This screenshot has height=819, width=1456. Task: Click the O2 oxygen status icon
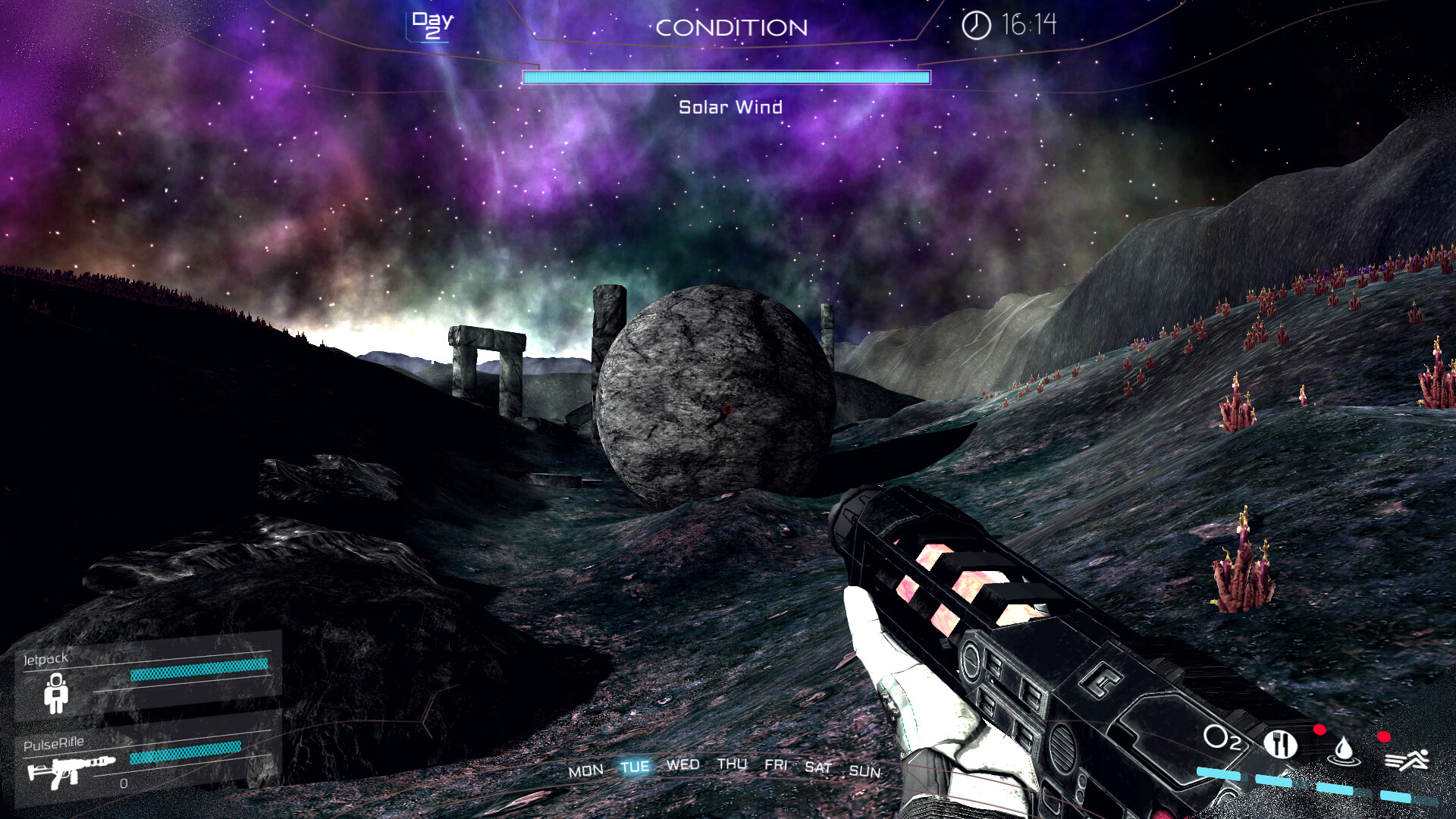[1222, 738]
